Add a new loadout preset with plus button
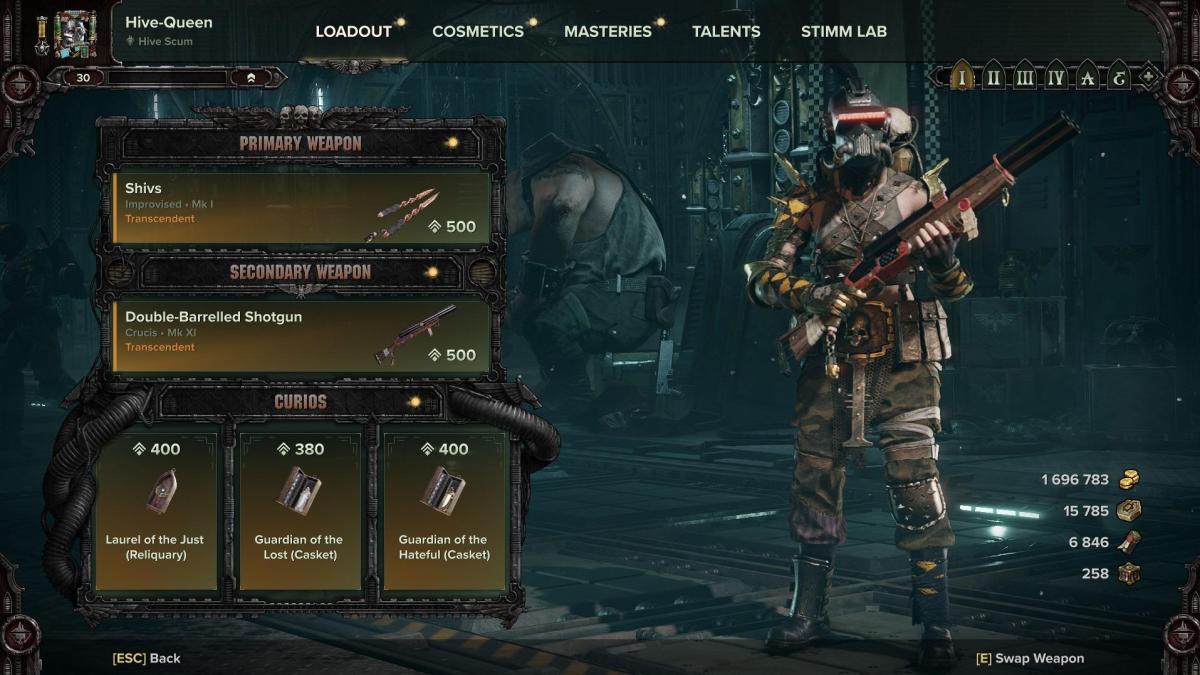The width and height of the screenshot is (1200, 675). coord(1149,76)
